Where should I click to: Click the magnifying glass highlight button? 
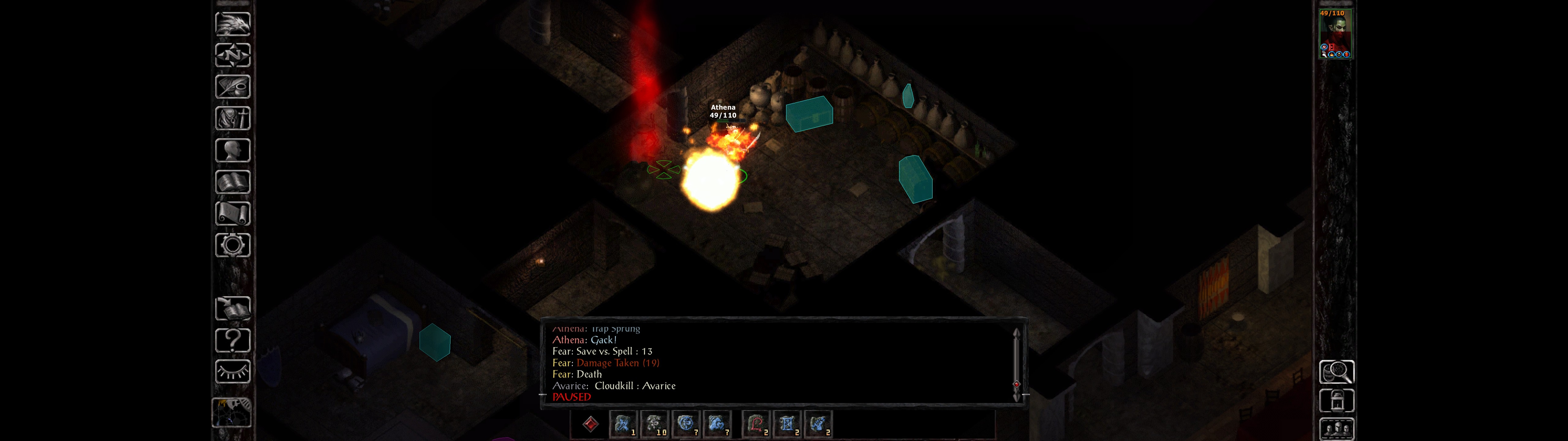coord(1336,371)
